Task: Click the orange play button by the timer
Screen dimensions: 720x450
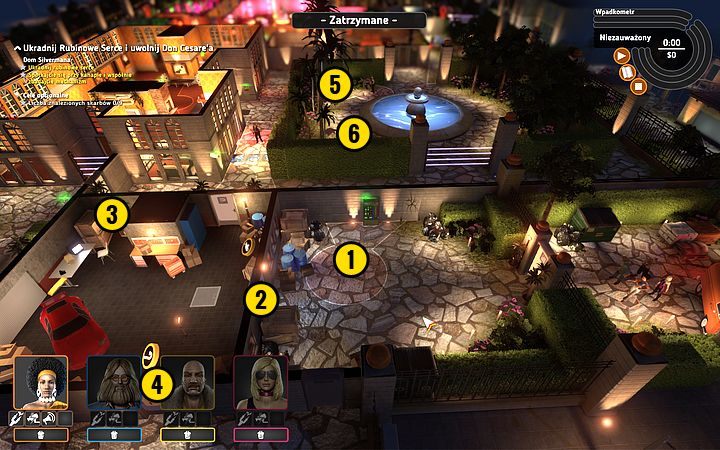Action: point(622,56)
